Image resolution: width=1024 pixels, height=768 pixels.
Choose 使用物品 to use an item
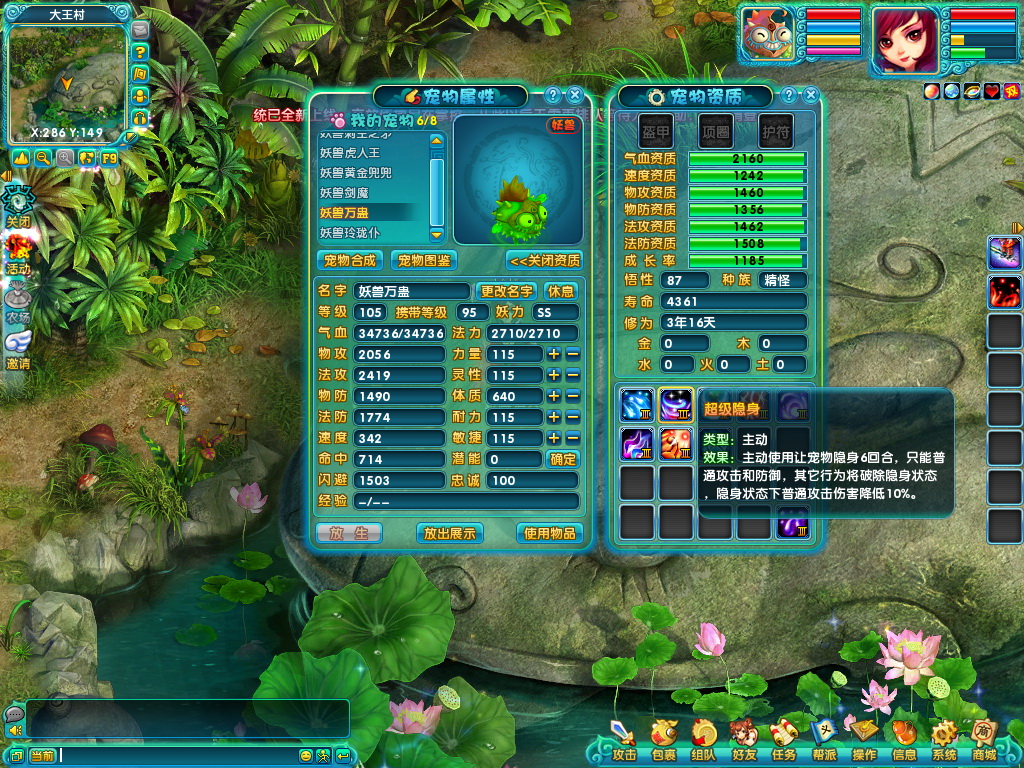tap(549, 533)
